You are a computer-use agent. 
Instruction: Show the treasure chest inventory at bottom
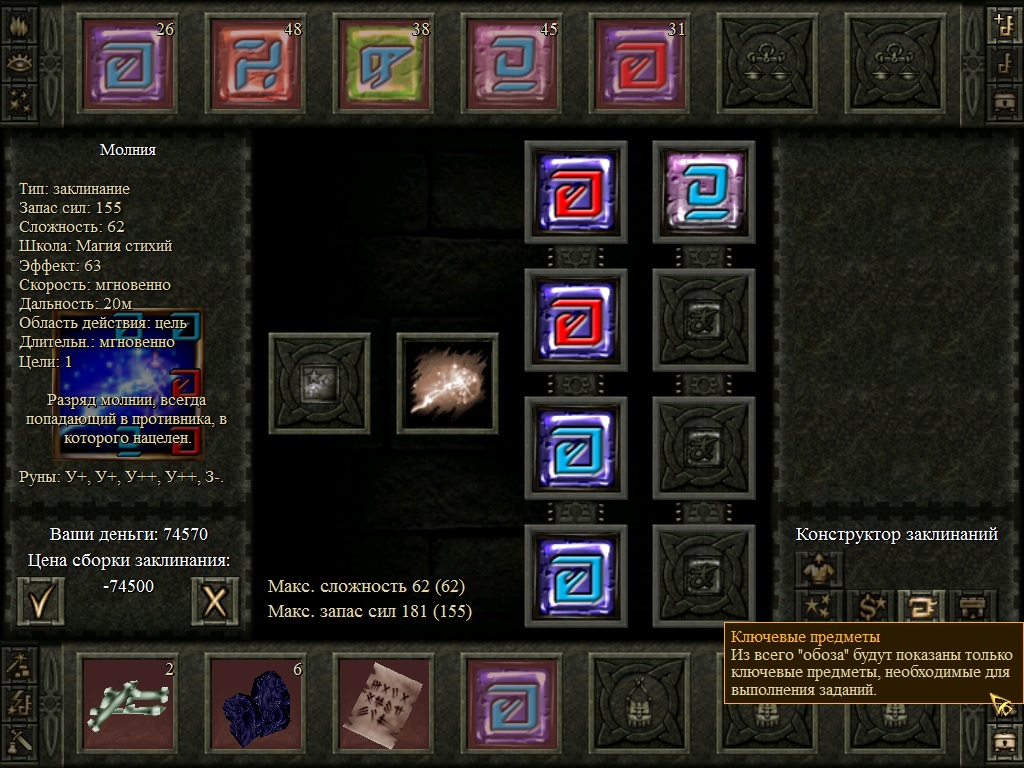1003,740
